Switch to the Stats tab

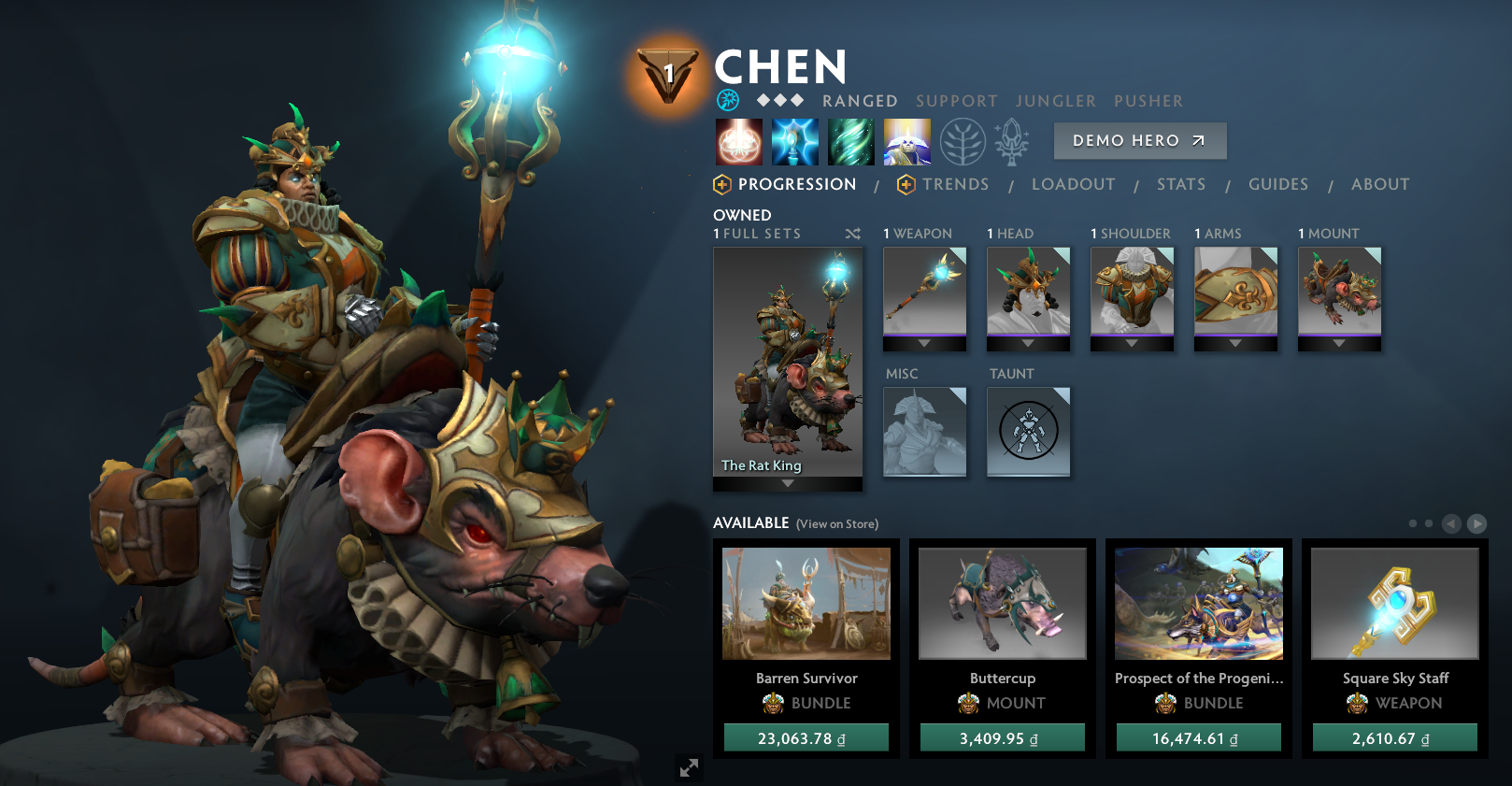(1180, 184)
